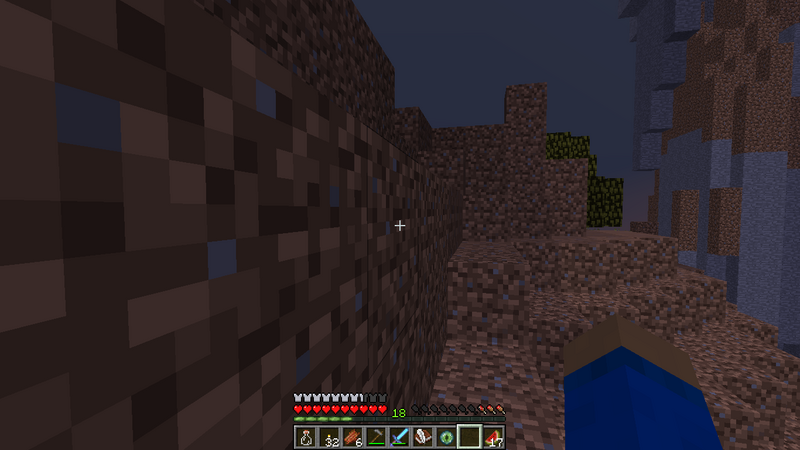800x450 pixels.
Task: Click the highlighted empty hotbar slot
Action: pos(469,437)
